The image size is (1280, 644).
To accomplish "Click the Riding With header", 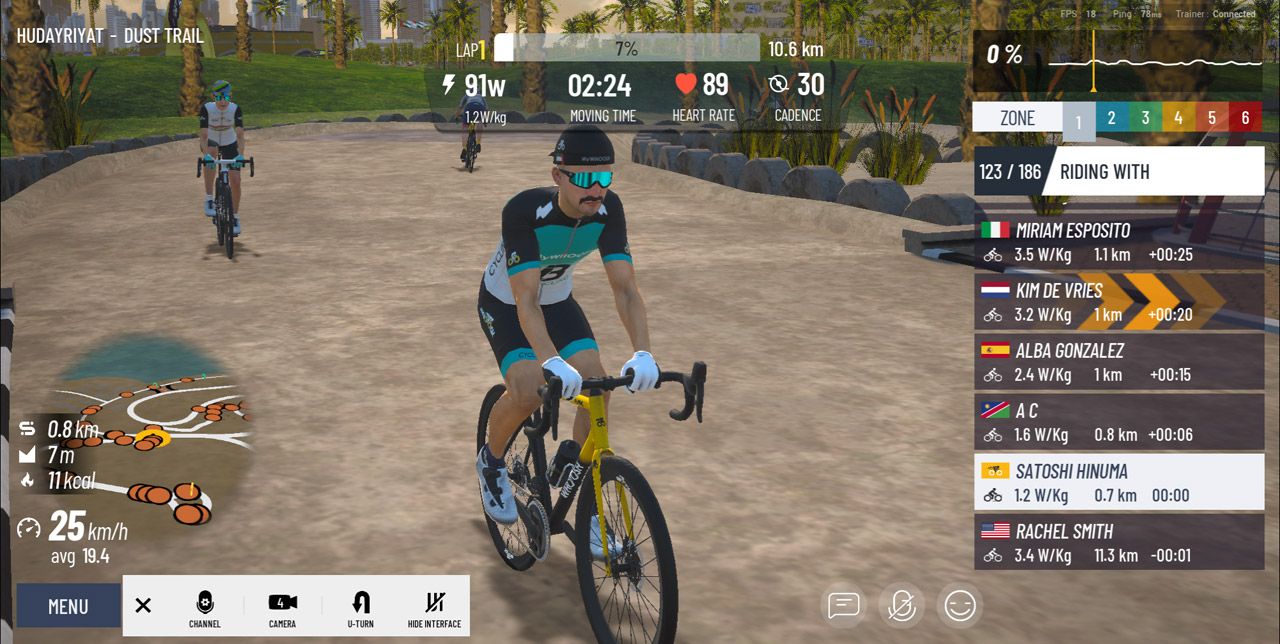I will click(x=1152, y=172).
